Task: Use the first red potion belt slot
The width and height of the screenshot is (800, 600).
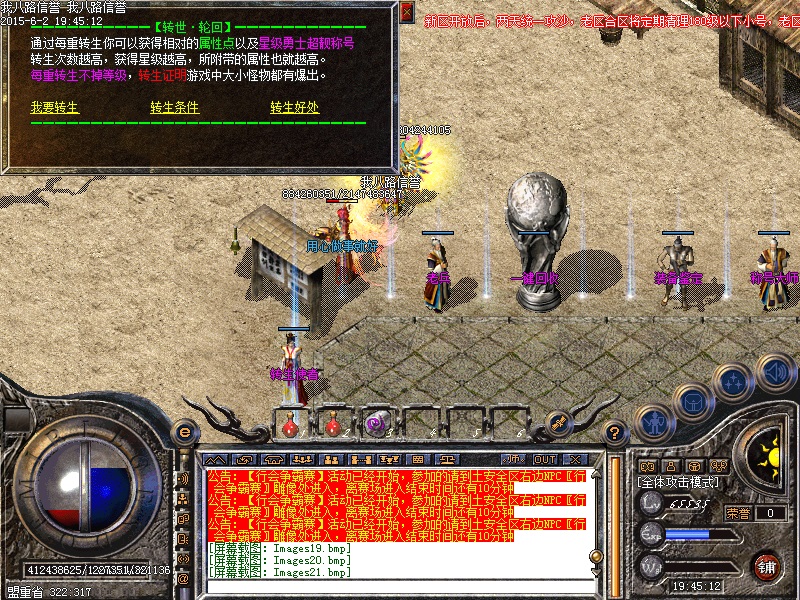Action: [291, 423]
